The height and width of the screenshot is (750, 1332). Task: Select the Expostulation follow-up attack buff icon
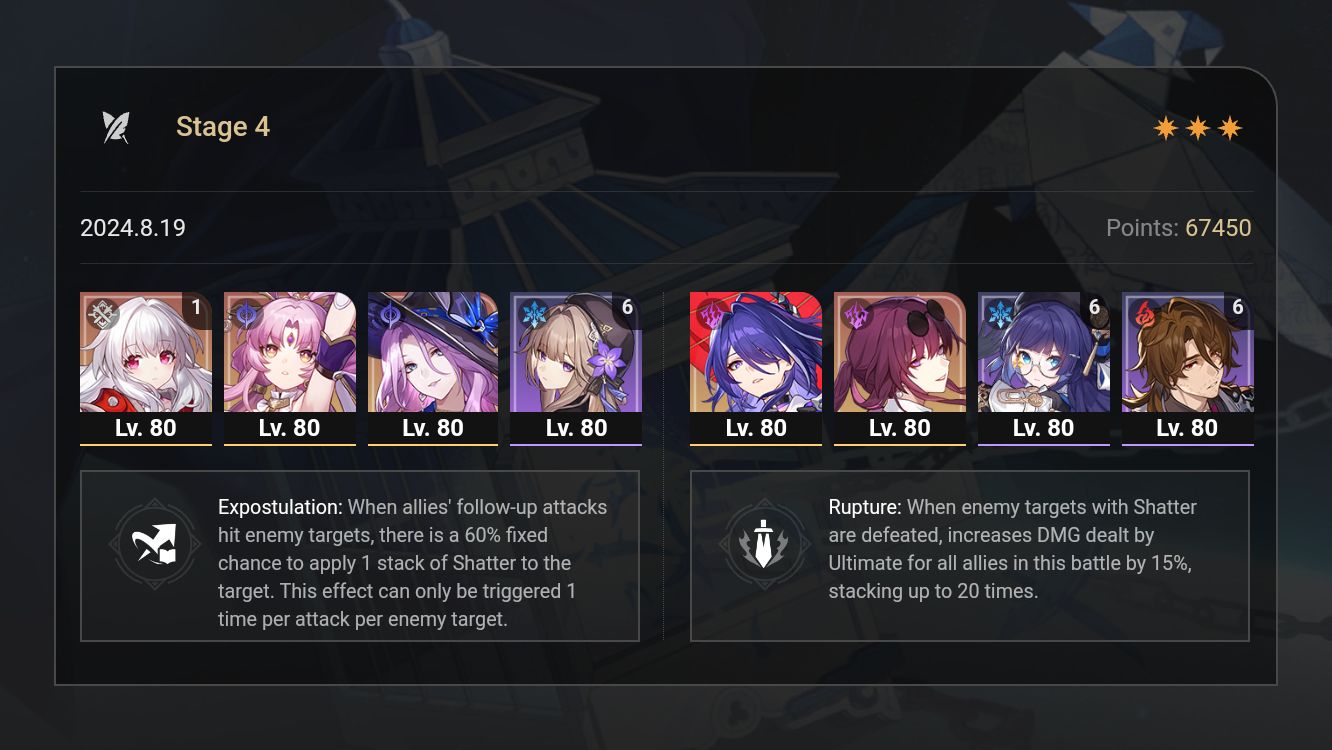[155, 544]
